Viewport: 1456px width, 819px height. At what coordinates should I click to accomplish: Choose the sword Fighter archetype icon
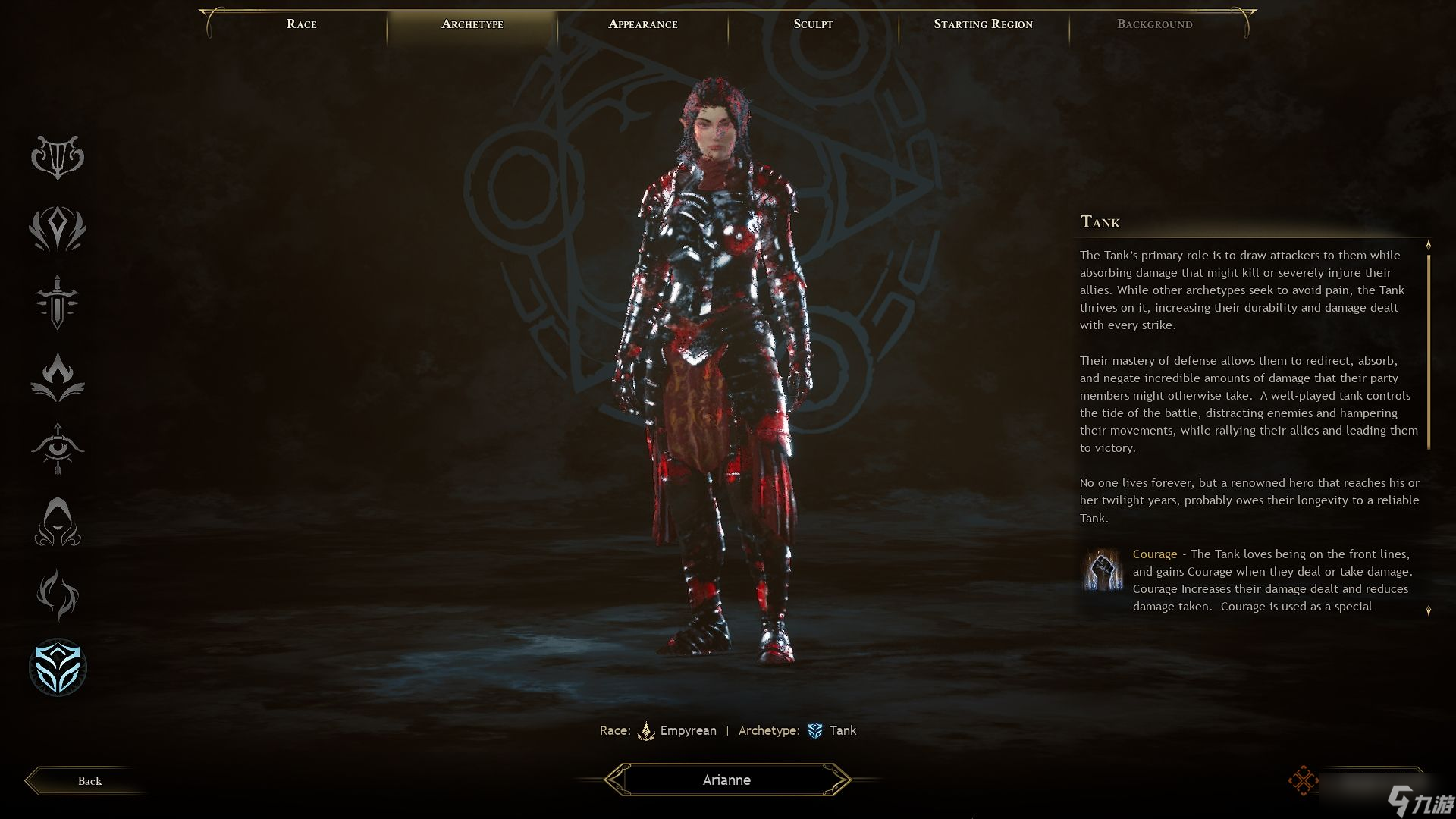[58, 302]
